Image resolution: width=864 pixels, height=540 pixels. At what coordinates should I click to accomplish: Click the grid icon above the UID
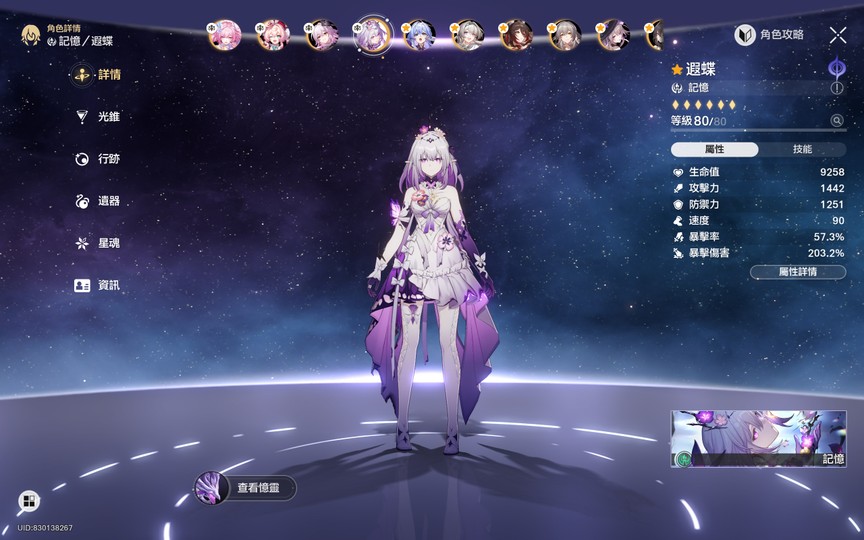(28, 501)
